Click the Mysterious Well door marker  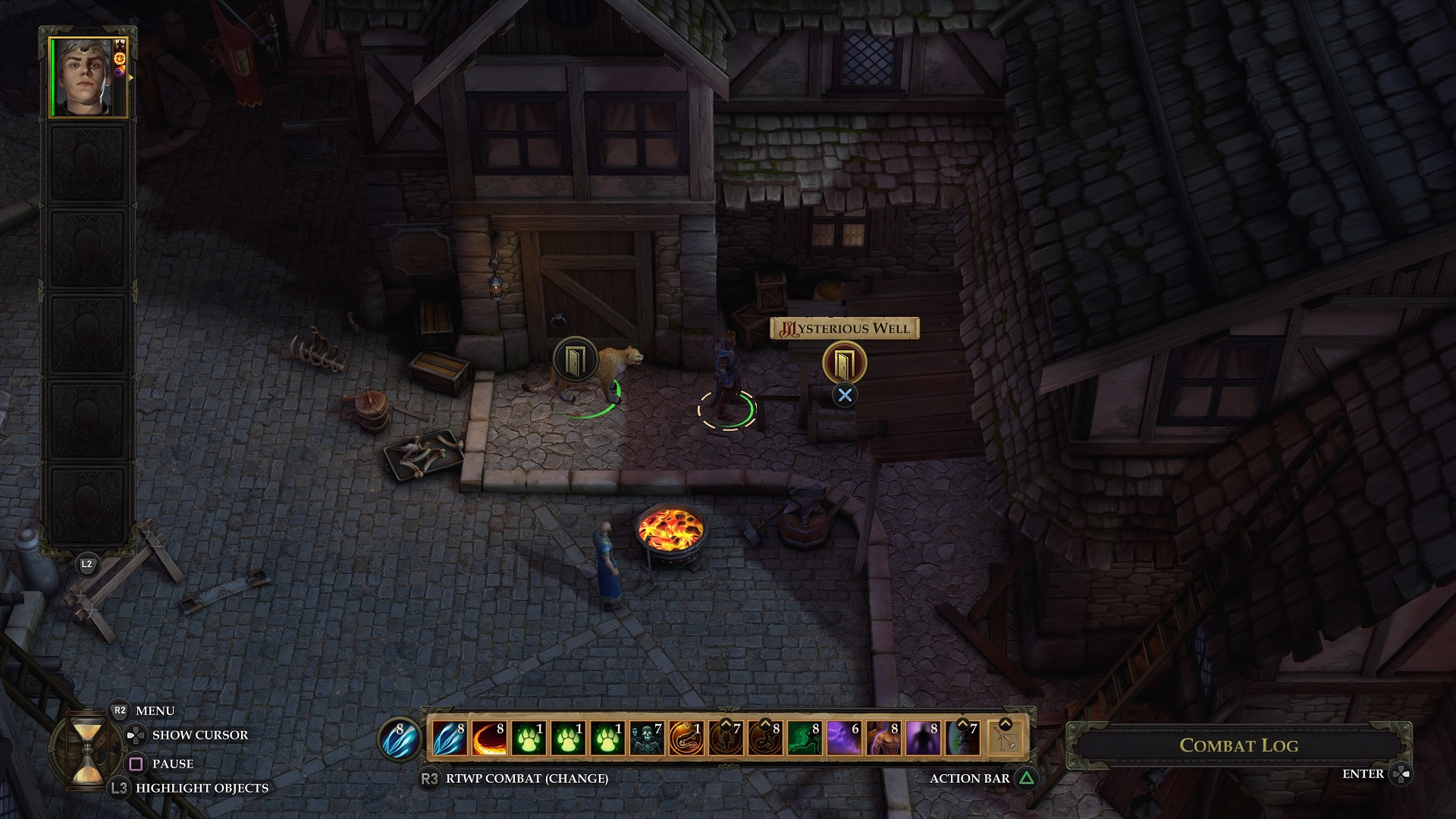coord(844,362)
